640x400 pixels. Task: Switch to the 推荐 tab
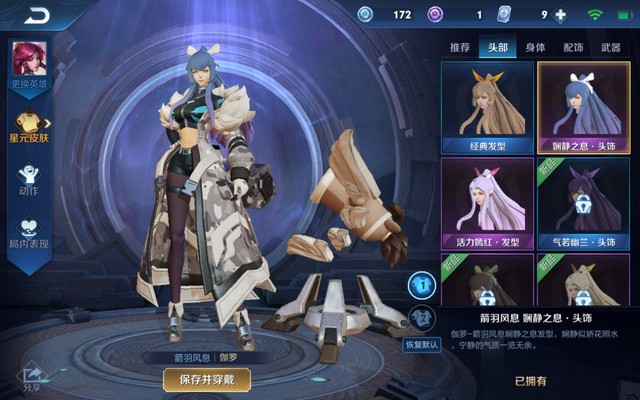(460, 47)
